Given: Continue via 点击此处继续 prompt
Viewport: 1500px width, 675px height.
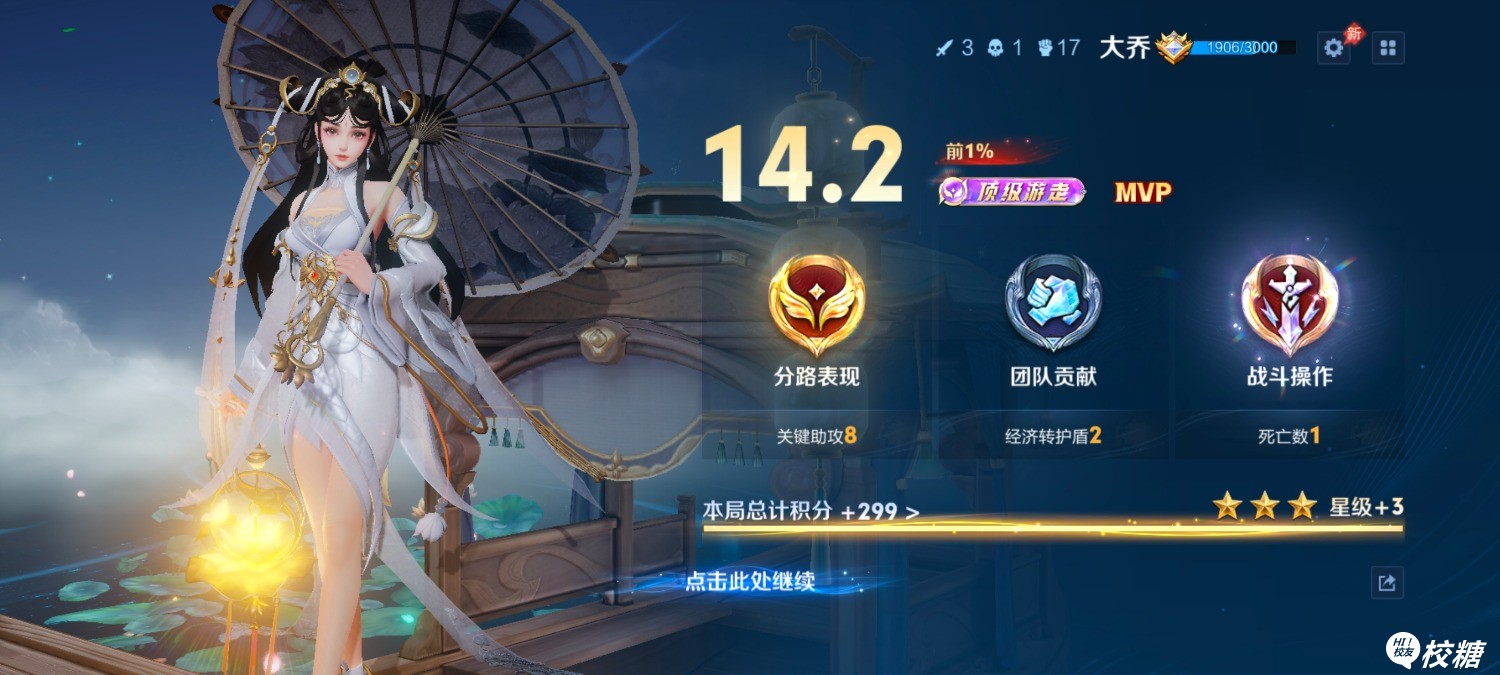Looking at the screenshot, I should (750, 581).
